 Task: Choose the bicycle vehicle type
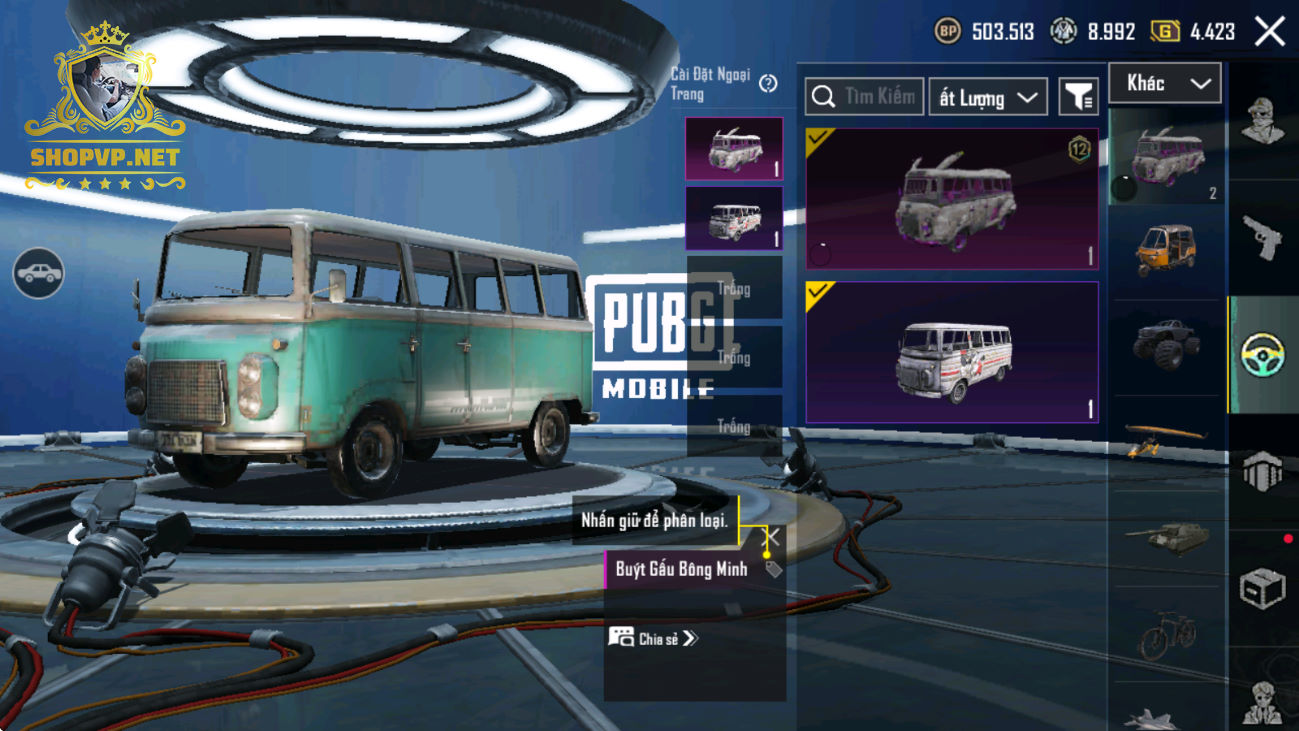[1166, 634]
